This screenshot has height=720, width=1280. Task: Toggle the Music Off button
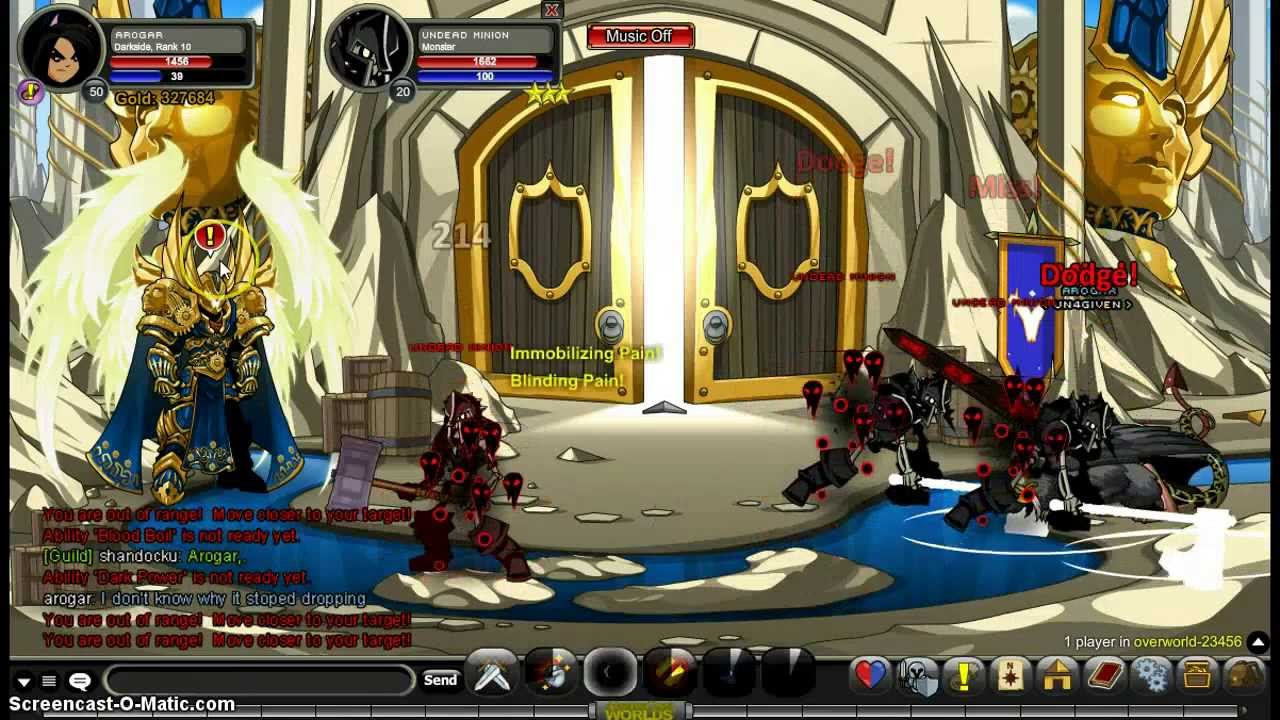(x=639, y=36)
